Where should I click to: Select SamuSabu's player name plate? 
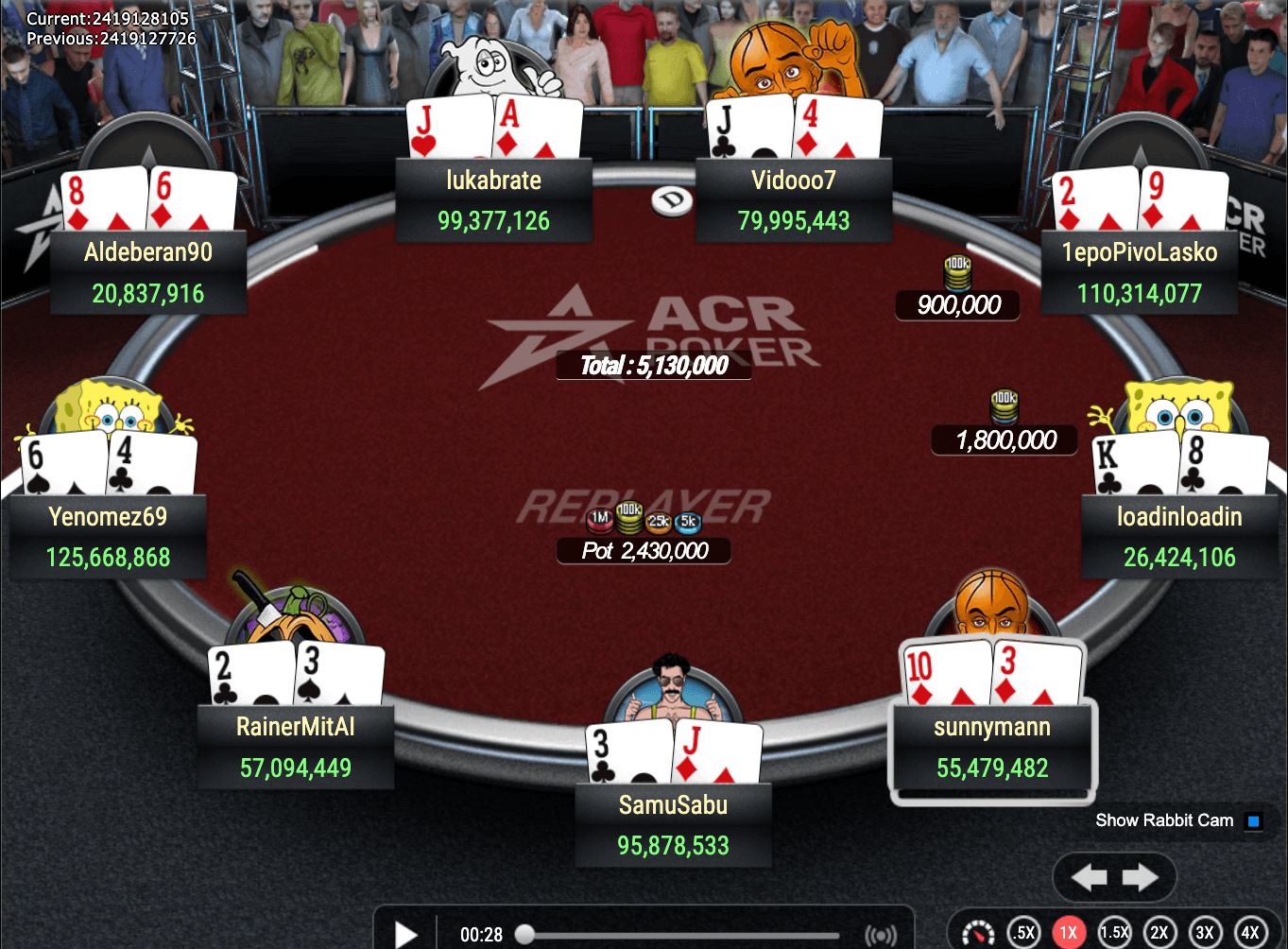tap(673, 825)
